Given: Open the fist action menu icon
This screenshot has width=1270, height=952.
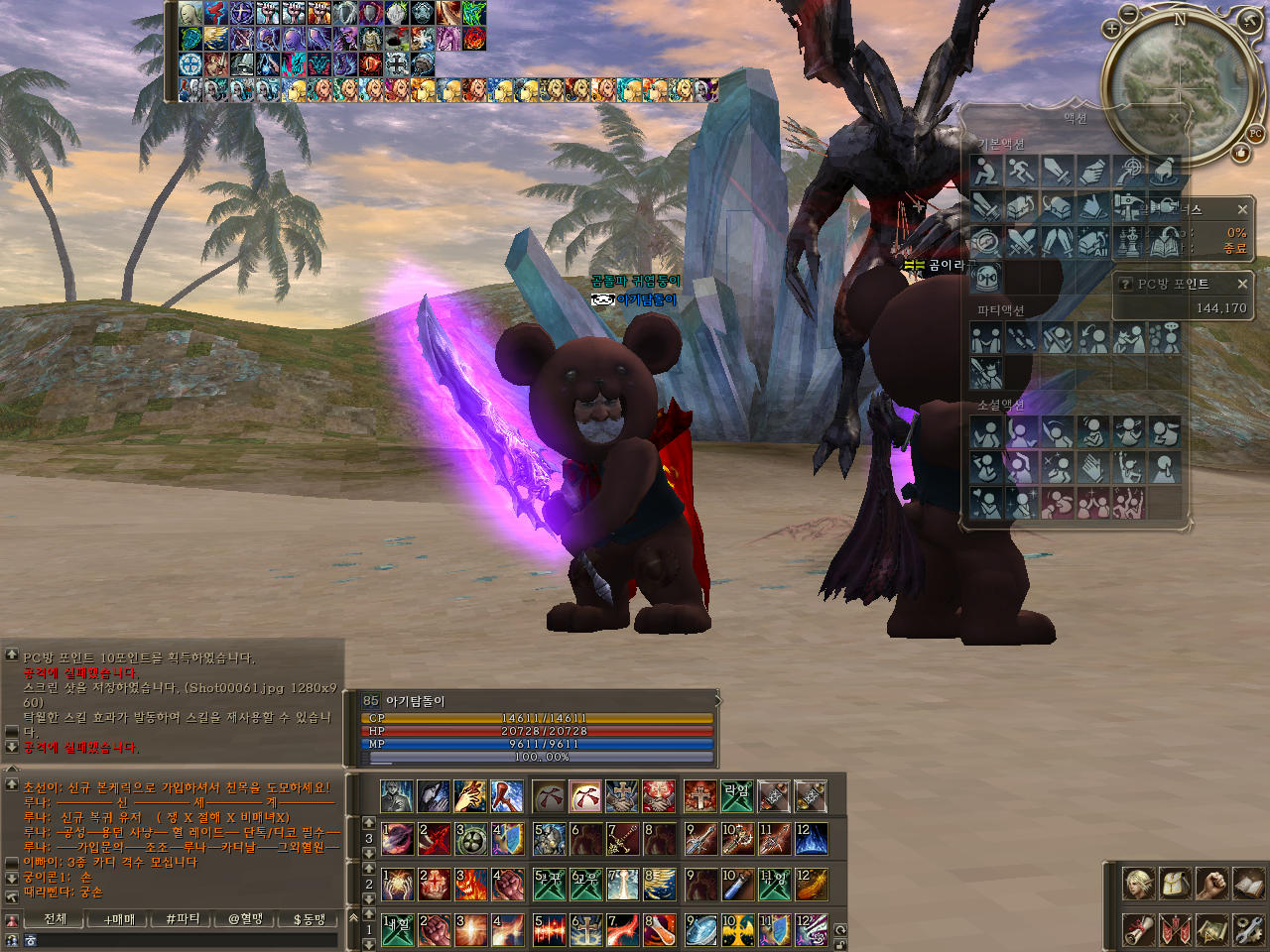Looking at the screenshot, I should pos(1211,884).
